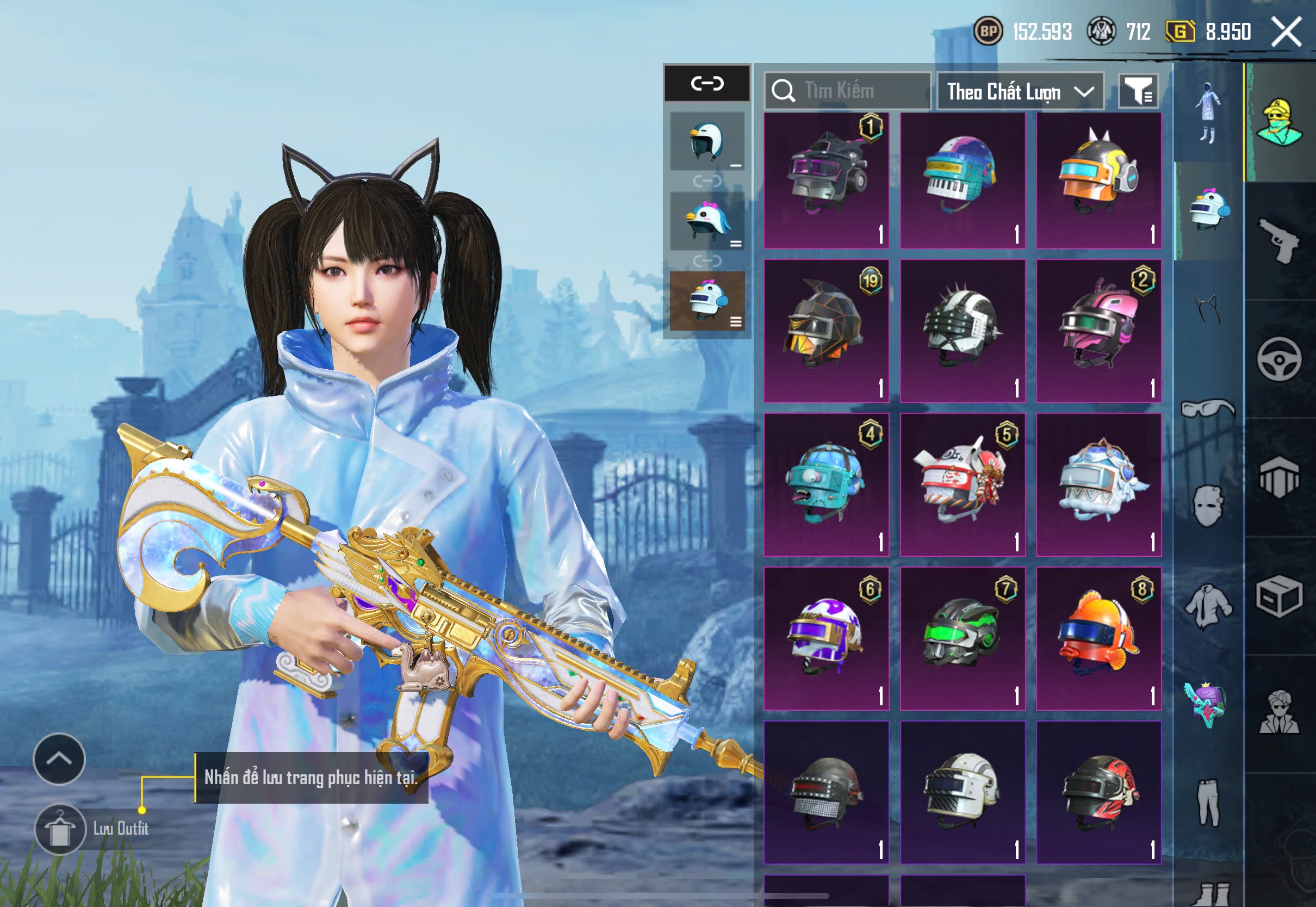This screenshot has width=1316, height=907.
Task: Switch to the pistol weapons tab
Action: 1279,241
